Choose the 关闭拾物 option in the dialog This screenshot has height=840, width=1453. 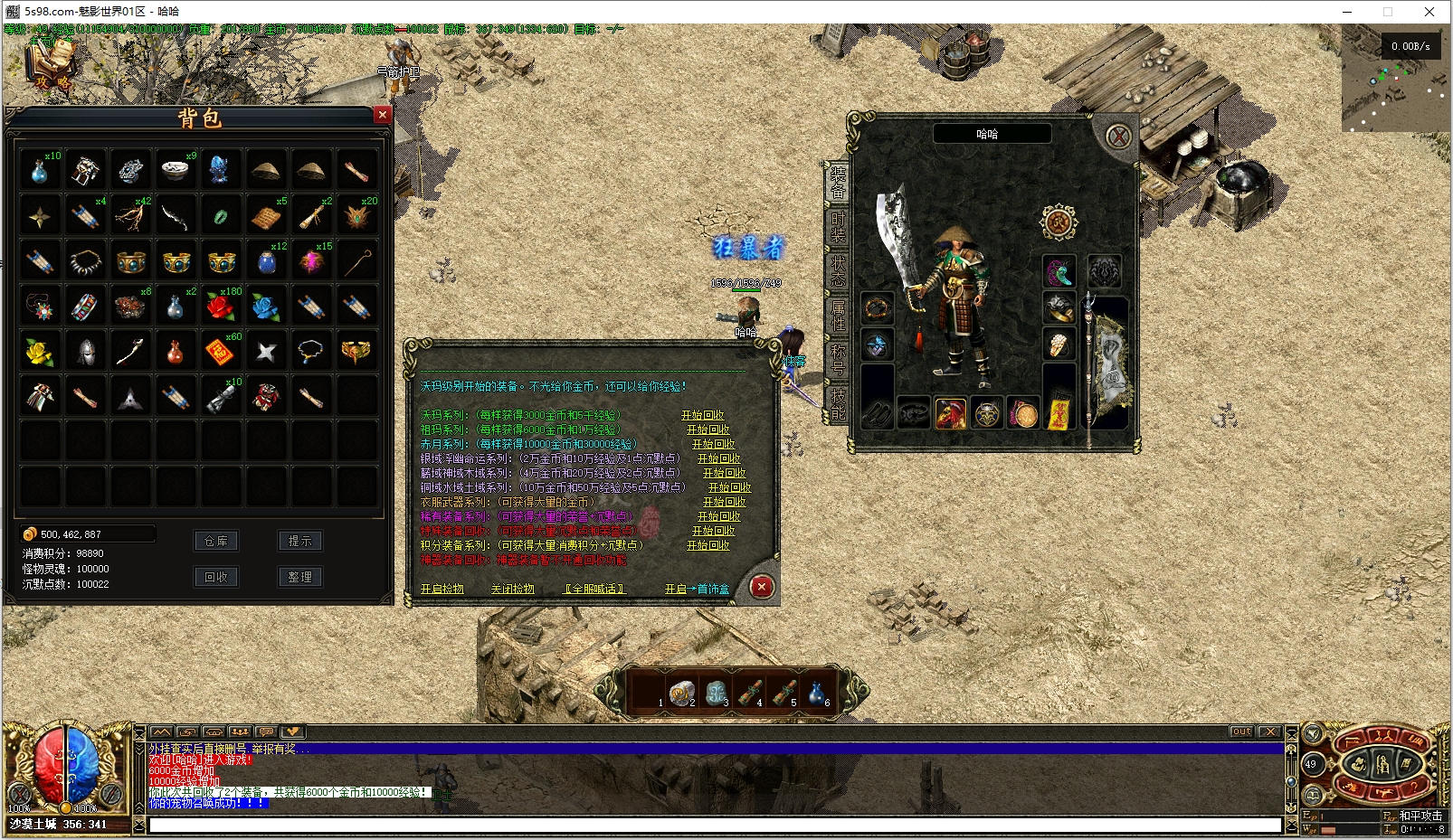pos(512,589)
